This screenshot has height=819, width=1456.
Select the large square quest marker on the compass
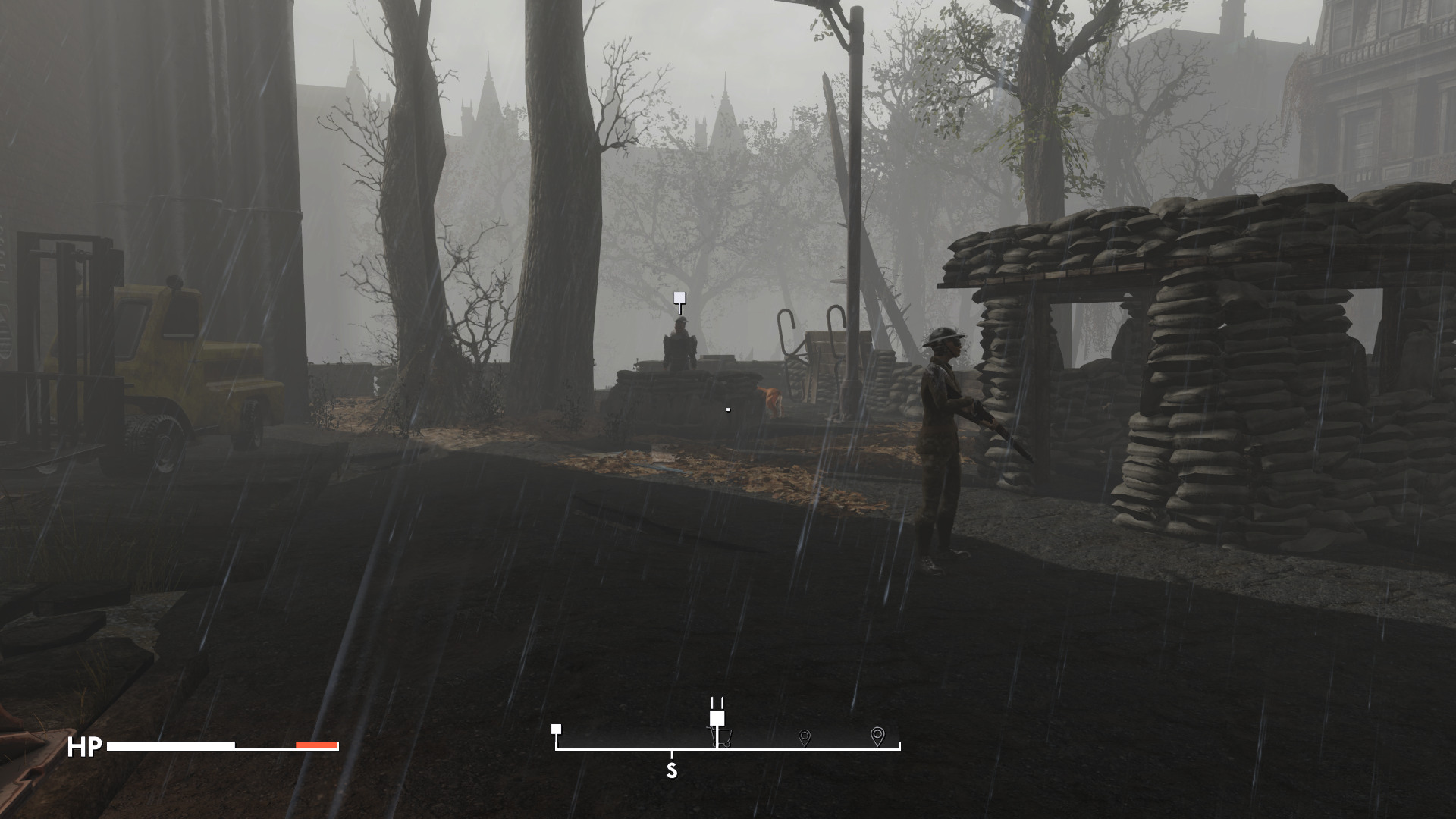(x=717, y=718)
